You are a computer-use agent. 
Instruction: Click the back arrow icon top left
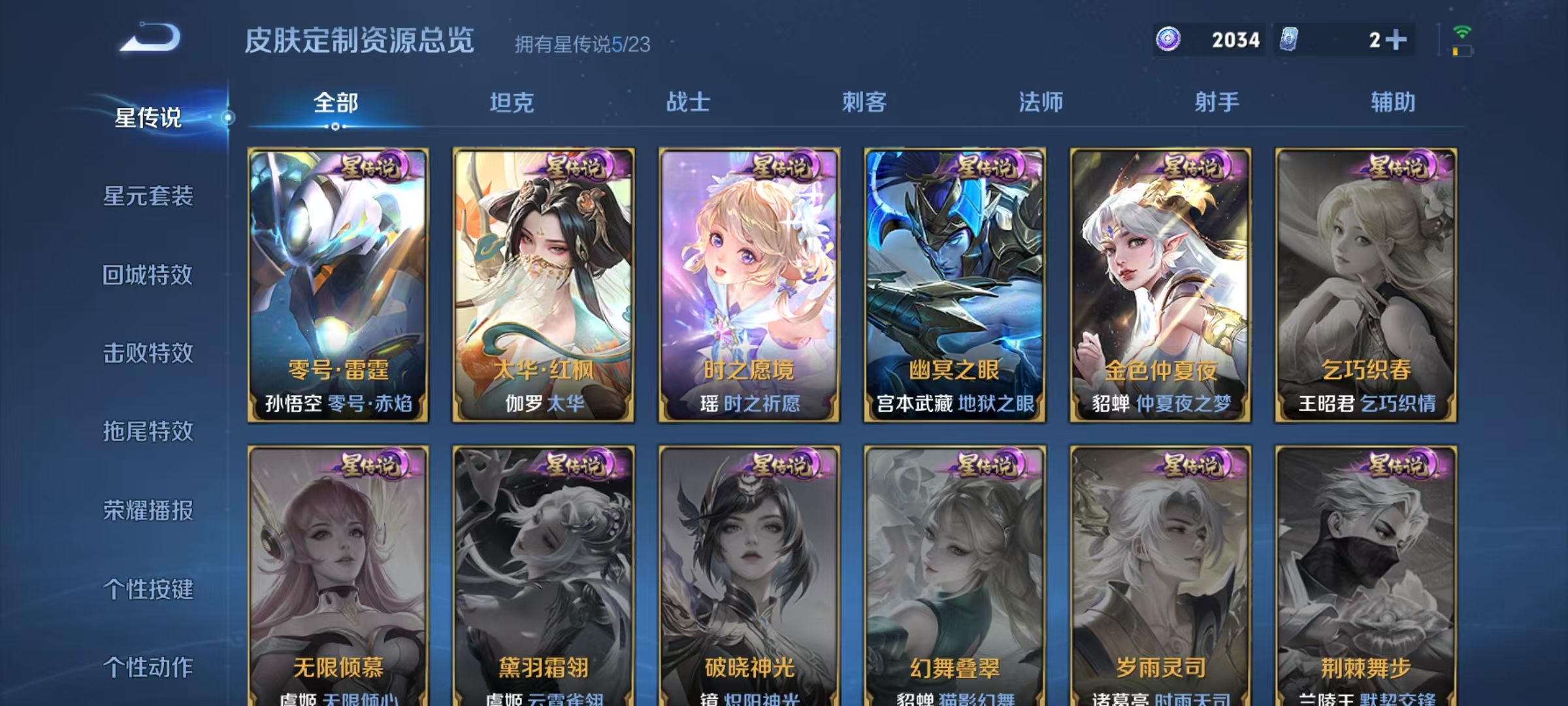point(149,39)
